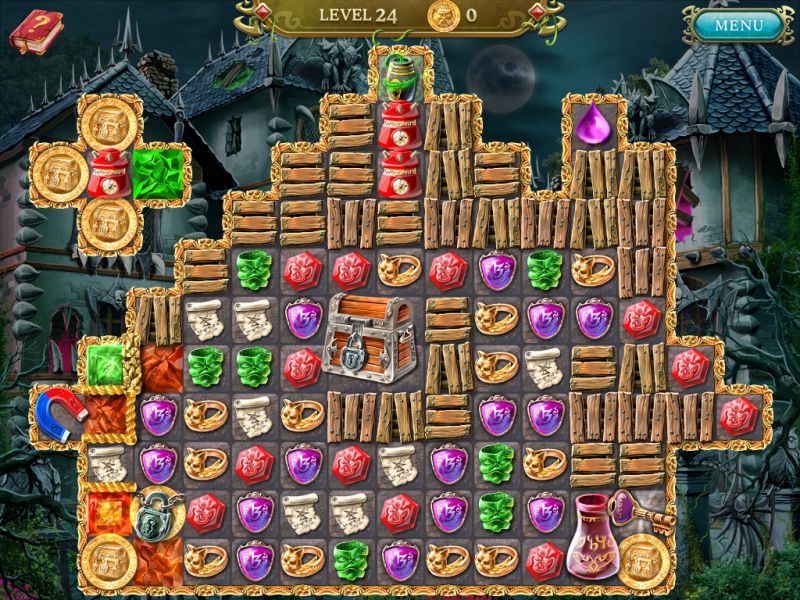Open the red help book
Screen dimensions: 800x600
click(31, 31)
